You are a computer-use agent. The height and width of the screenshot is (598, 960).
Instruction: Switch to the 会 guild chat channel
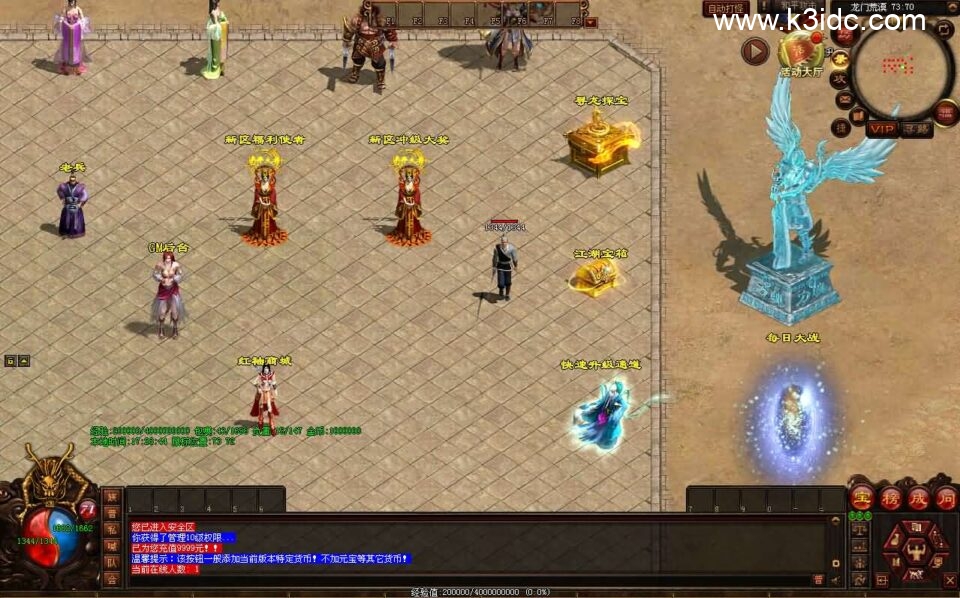[111, 578]
